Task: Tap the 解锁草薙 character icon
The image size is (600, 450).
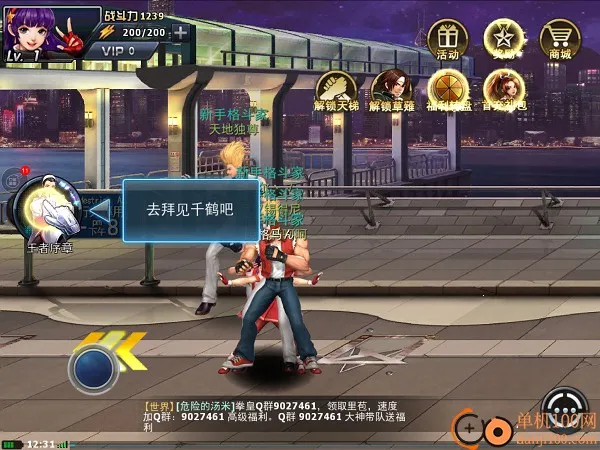Action: click(x=392, y=89)
